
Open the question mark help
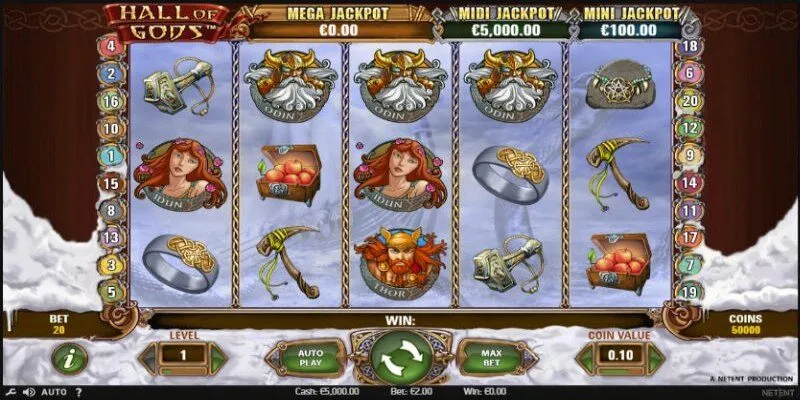[x=78, y=391]
